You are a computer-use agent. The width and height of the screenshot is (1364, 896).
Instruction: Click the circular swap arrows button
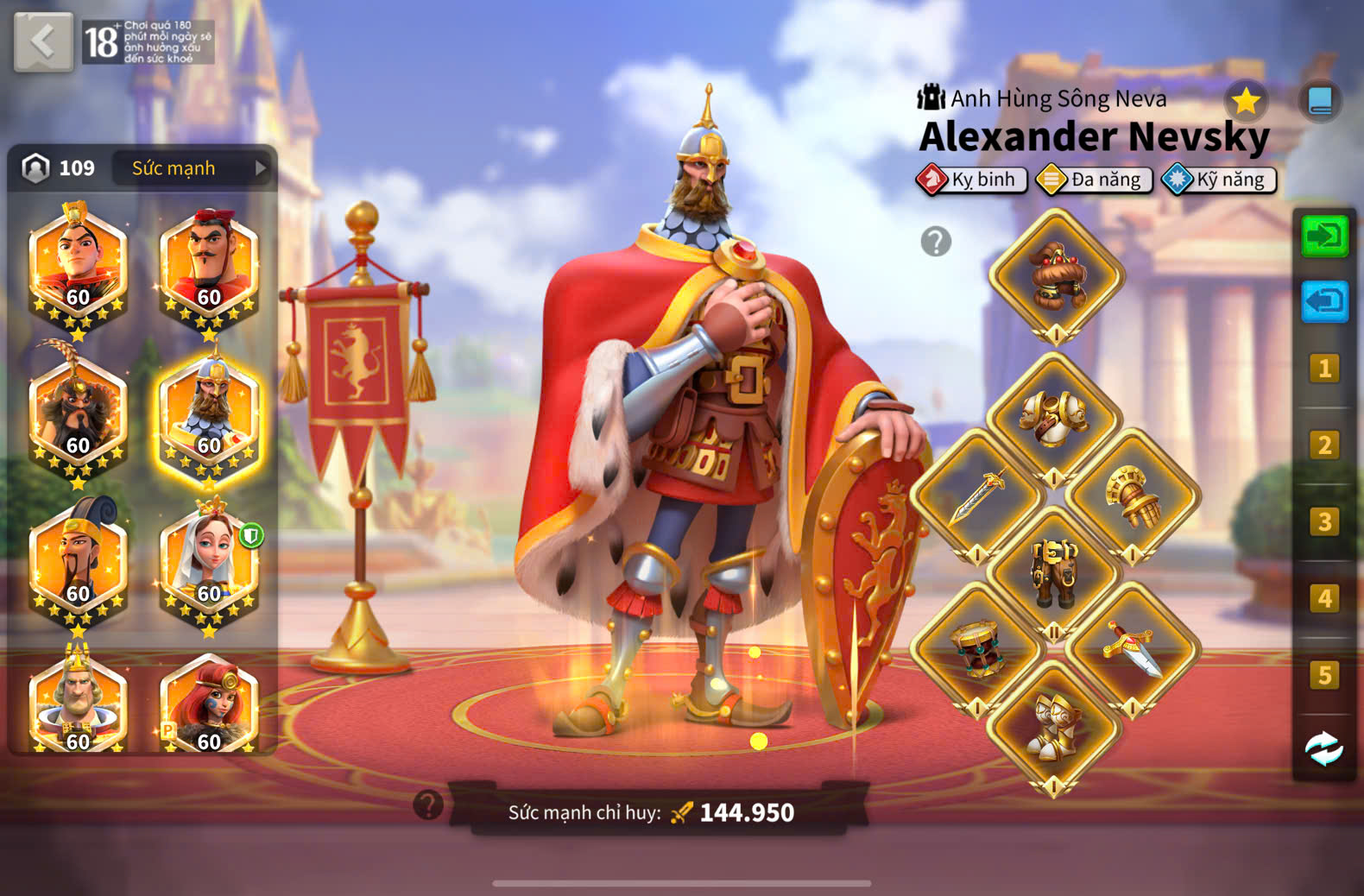[1323, 748]
